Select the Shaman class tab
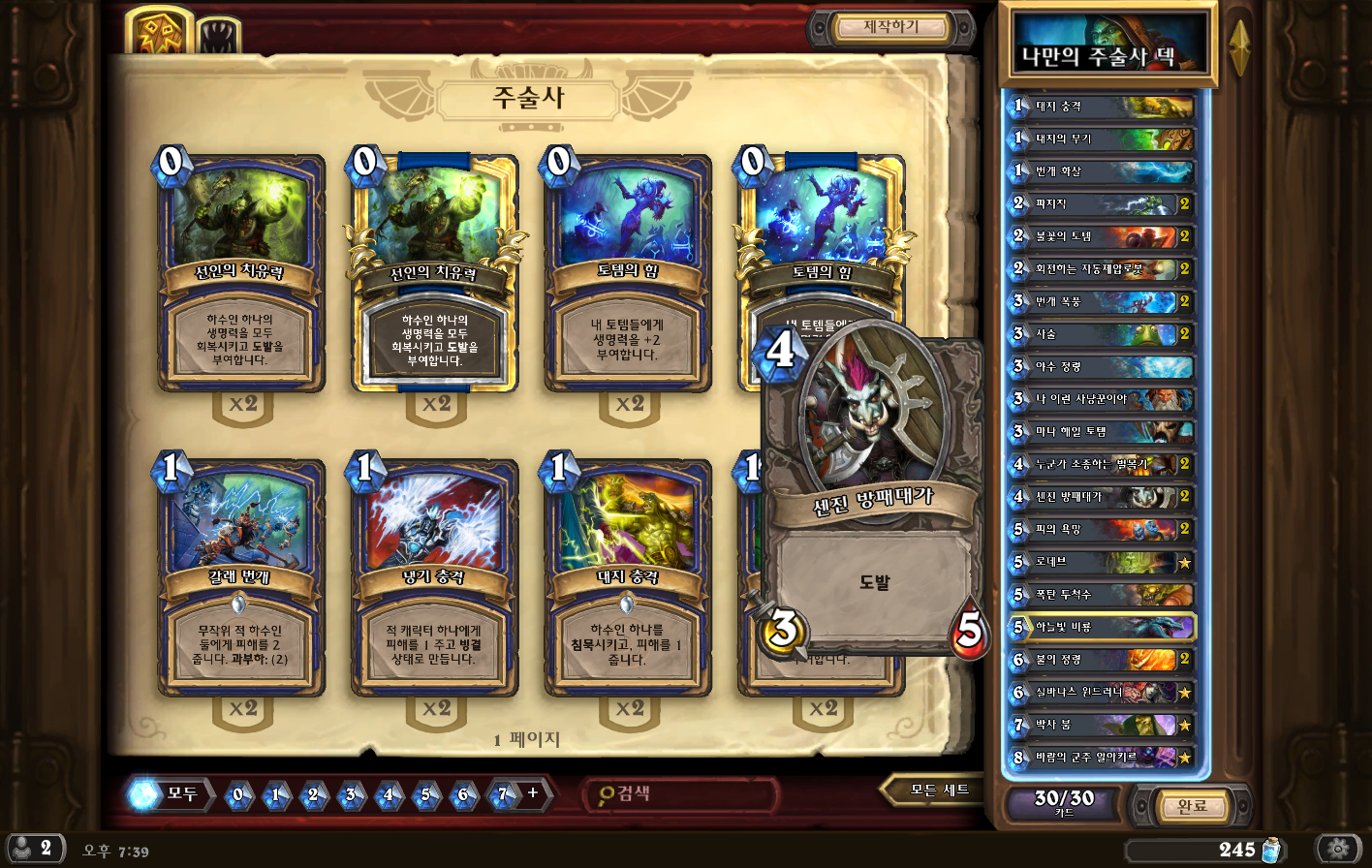 (159, 32)
